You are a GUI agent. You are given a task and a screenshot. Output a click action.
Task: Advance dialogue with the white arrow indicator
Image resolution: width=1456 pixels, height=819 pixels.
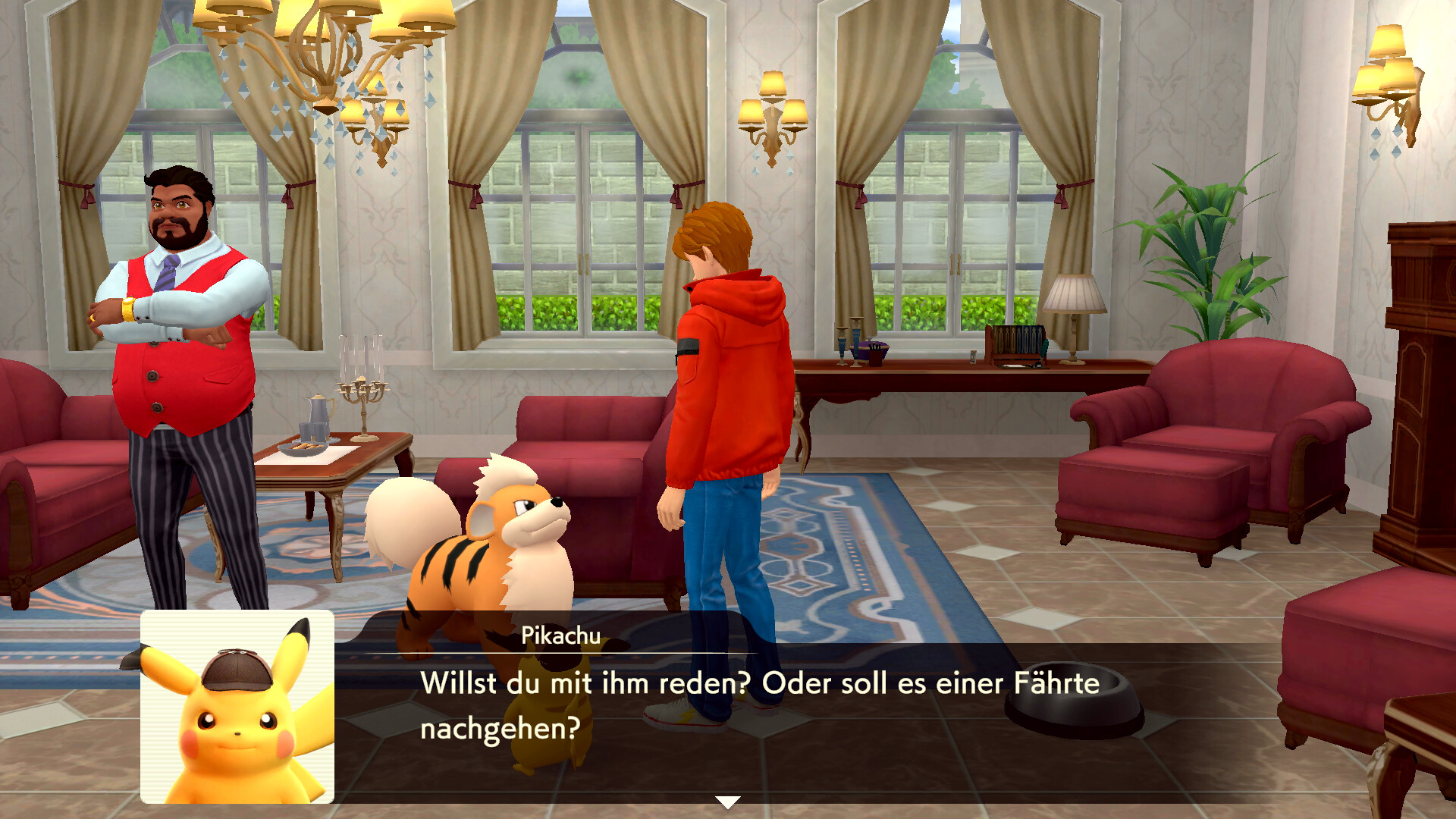point(727,802)
